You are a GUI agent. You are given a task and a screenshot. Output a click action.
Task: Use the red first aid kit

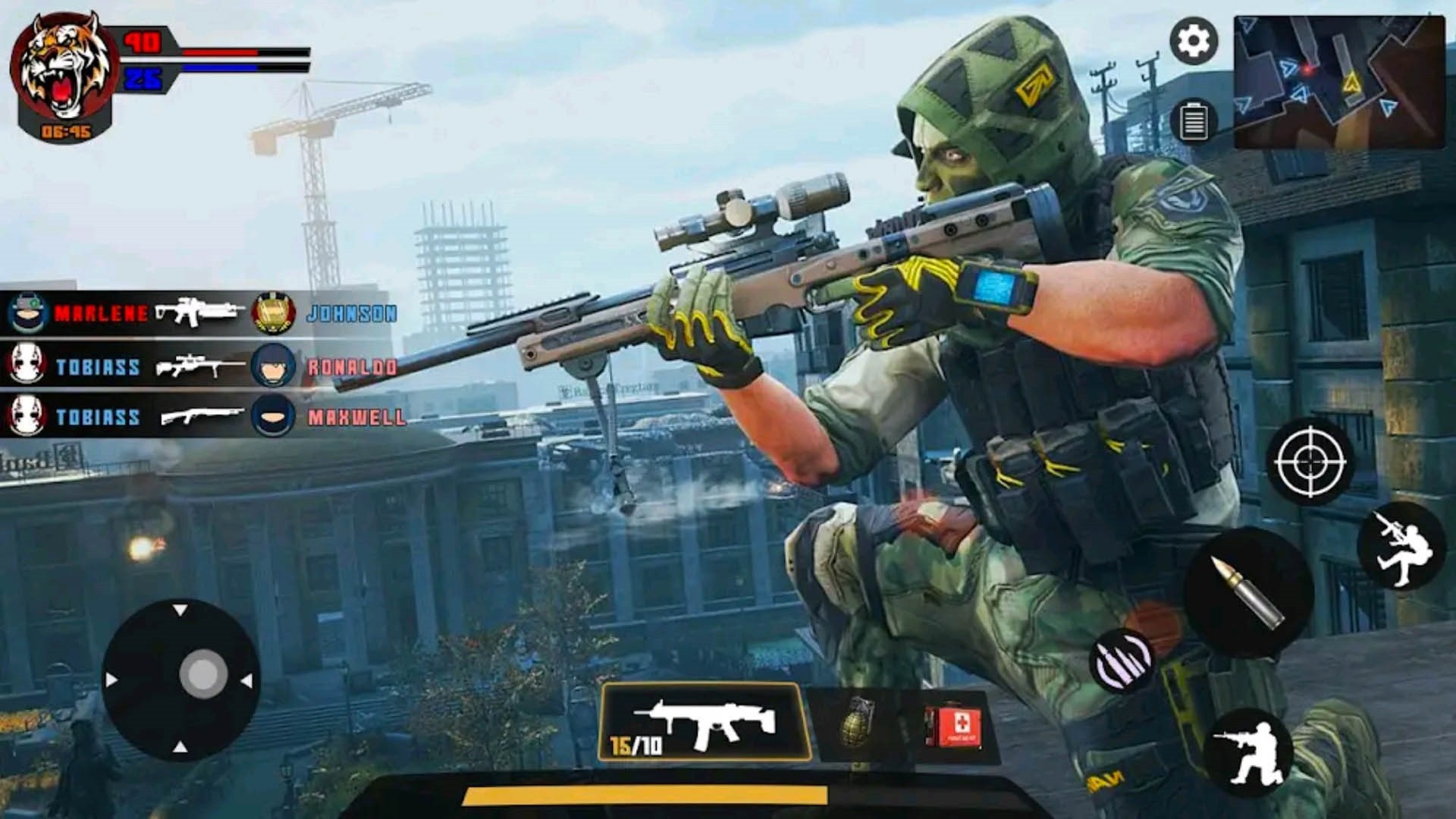(953, 726)
